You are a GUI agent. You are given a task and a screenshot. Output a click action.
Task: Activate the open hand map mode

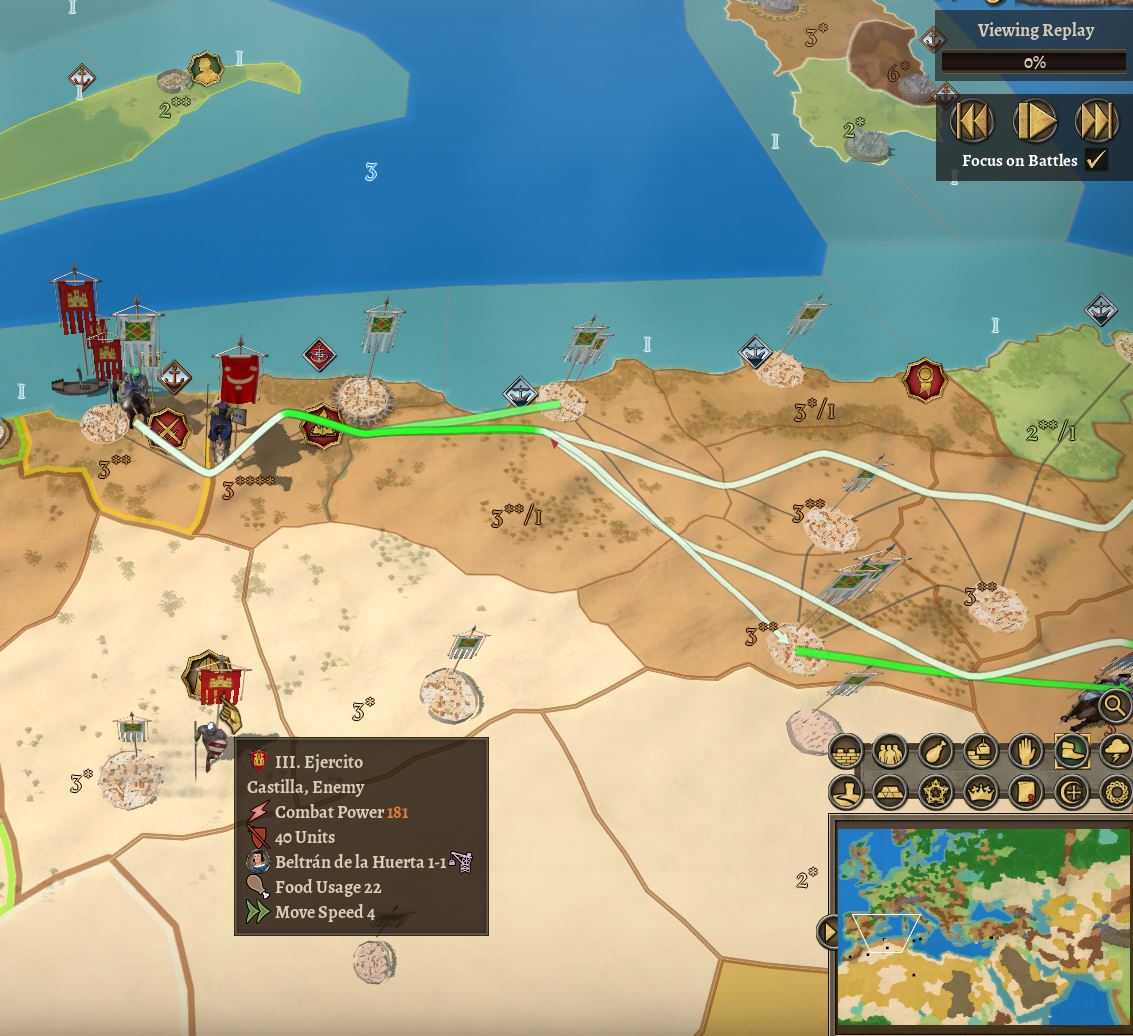[1025, 751]
